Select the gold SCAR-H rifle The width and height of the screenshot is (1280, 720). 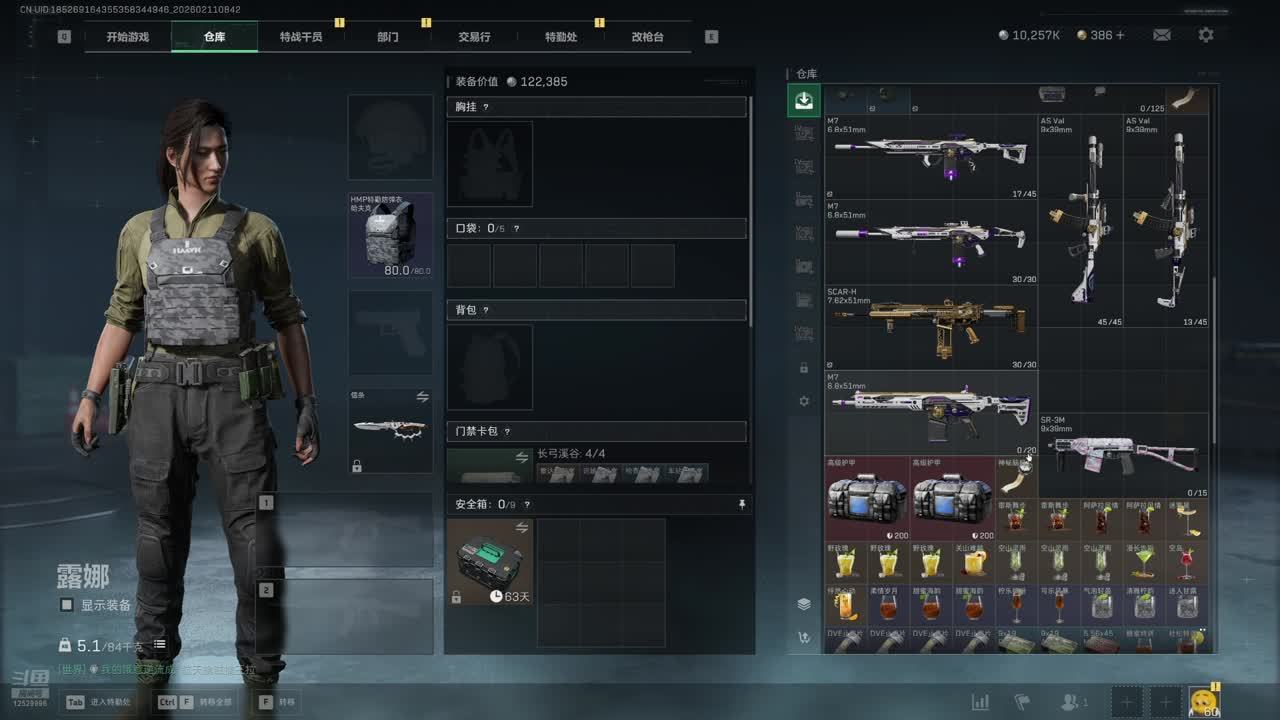[x=930, y=327]
